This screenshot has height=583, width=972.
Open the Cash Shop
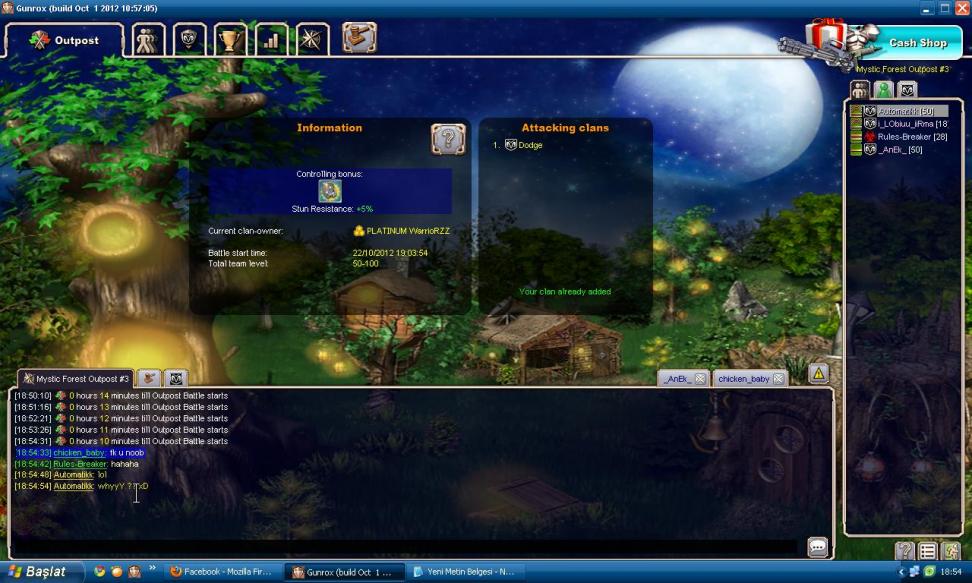917,43
